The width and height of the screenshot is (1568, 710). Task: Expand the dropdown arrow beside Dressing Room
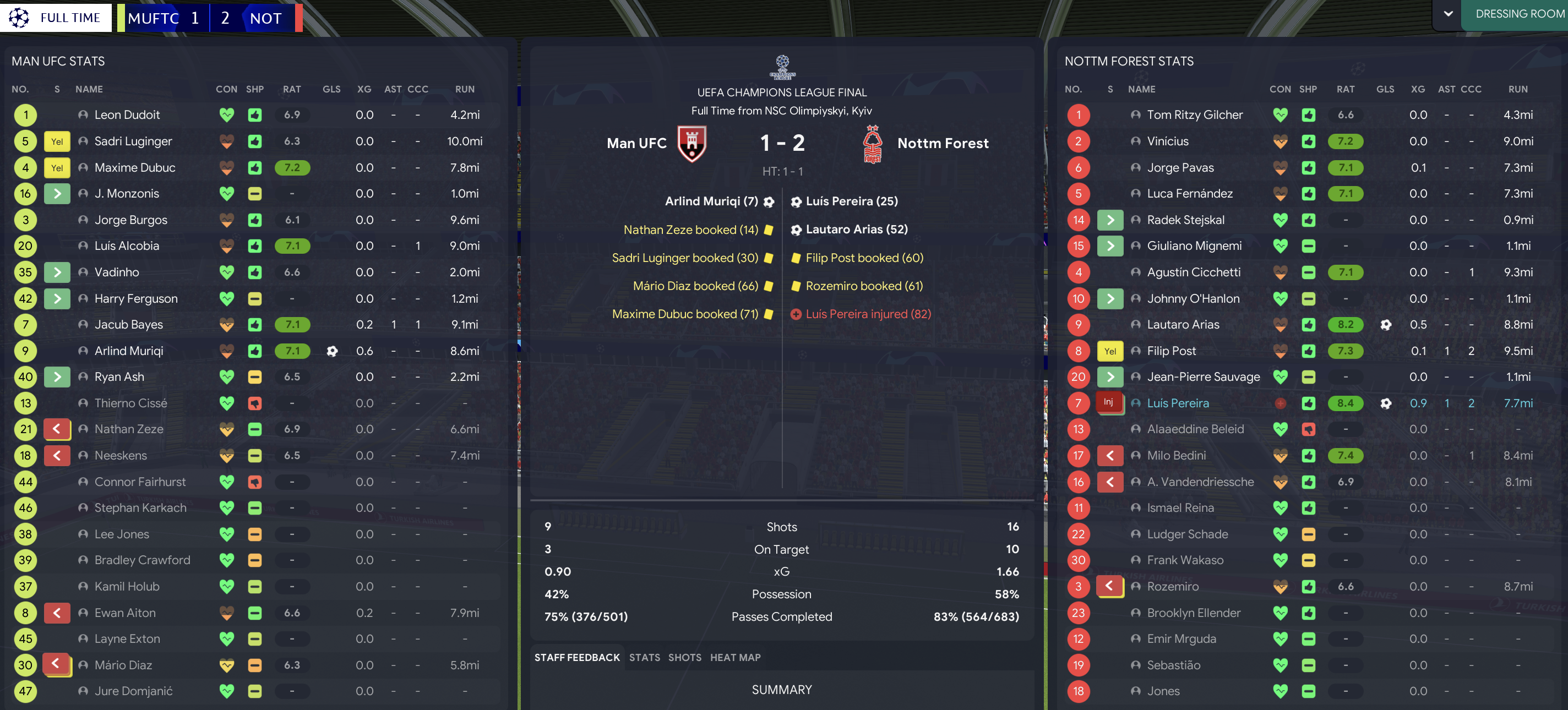1448,14
